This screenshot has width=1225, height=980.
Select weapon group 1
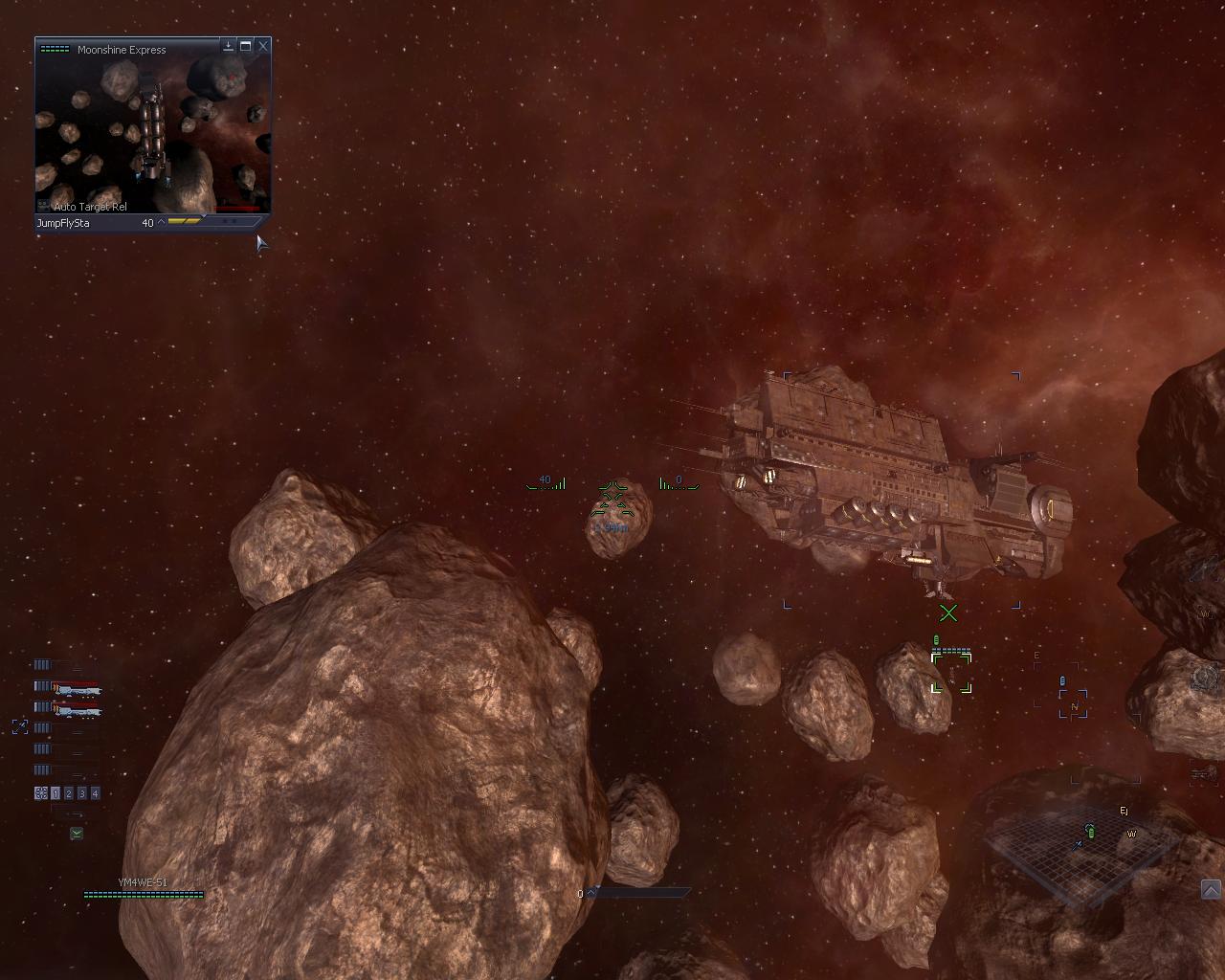click(x=56, y=793)
